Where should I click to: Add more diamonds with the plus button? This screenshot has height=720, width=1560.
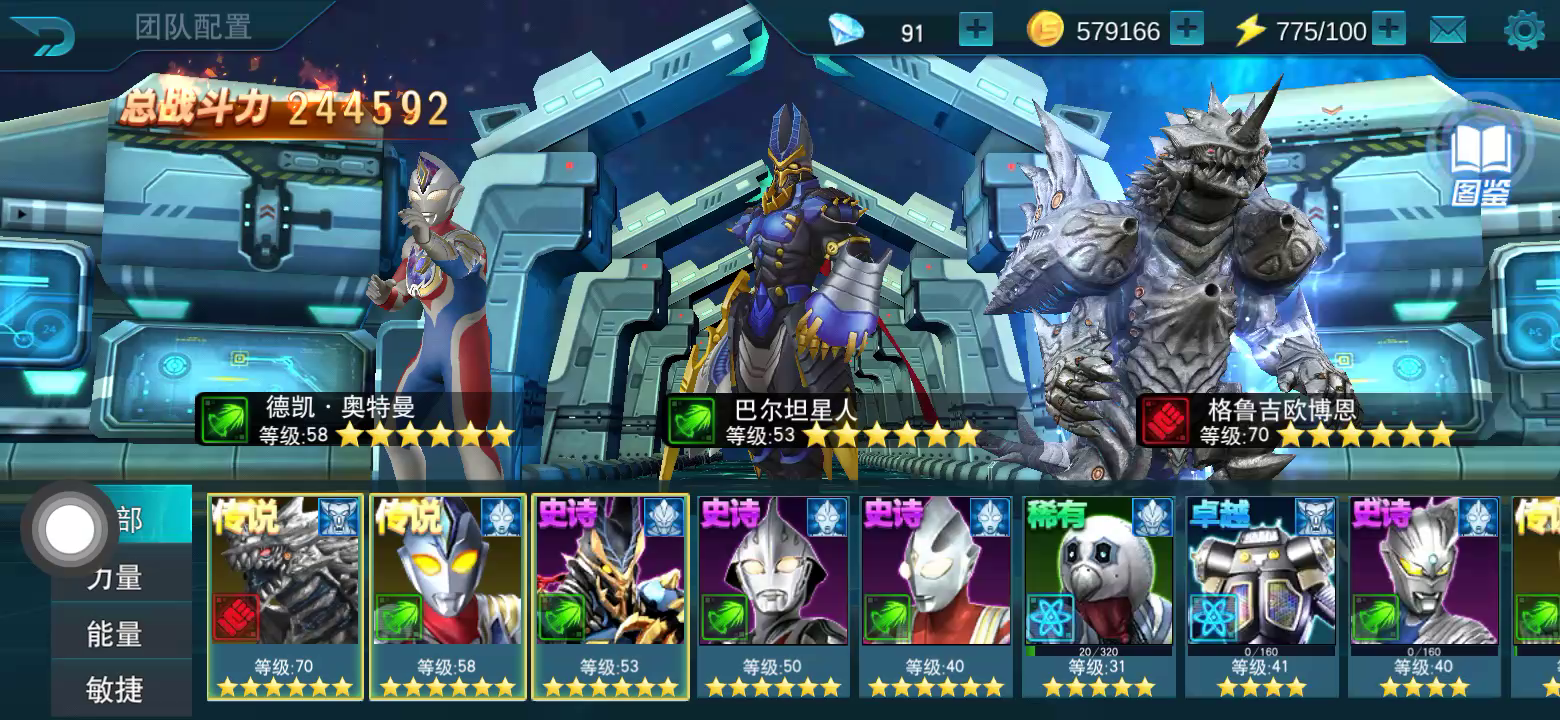[975, 31]
